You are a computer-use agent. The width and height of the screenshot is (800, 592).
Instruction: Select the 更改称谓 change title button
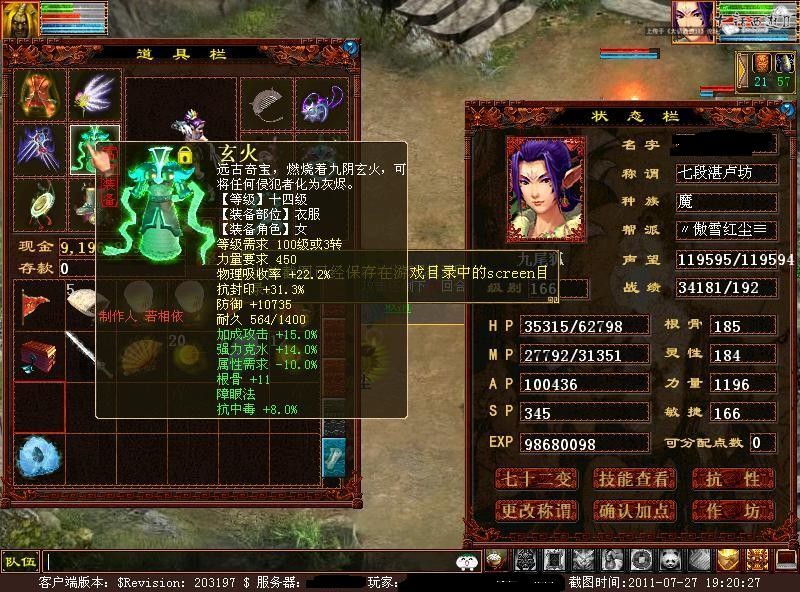tap(537, 510)
